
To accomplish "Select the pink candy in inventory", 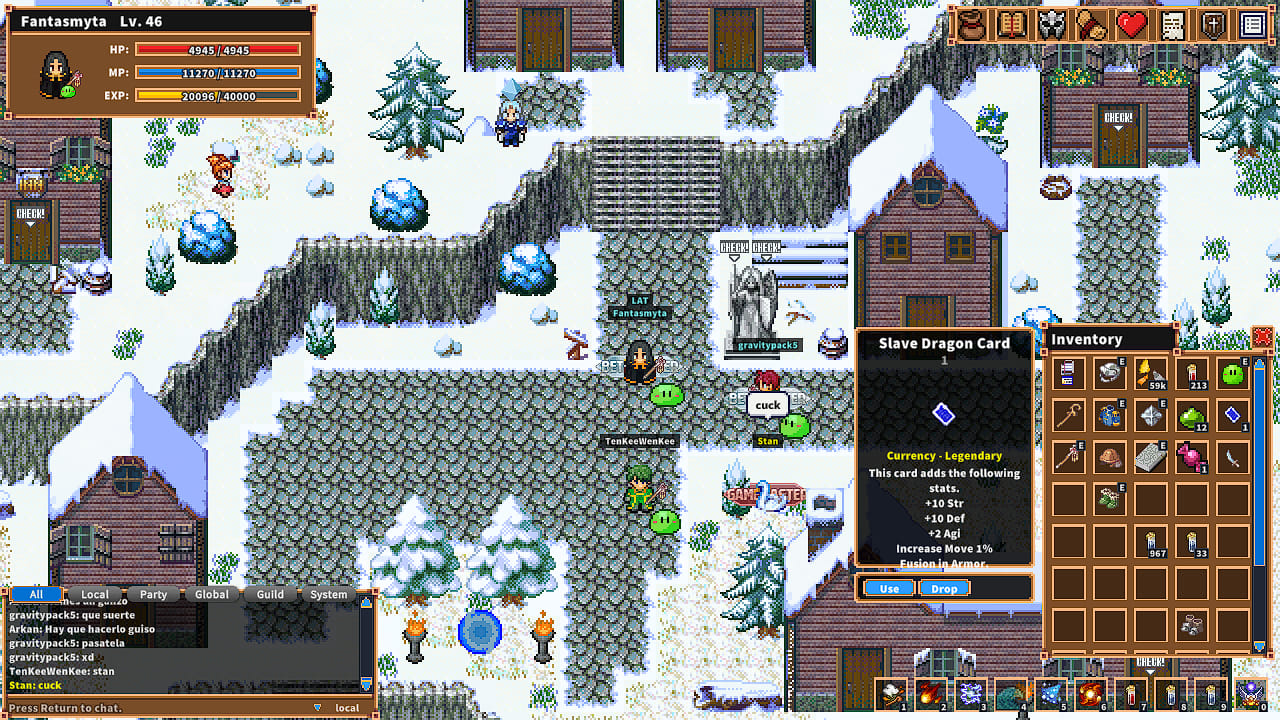I will pos(1191,457).
